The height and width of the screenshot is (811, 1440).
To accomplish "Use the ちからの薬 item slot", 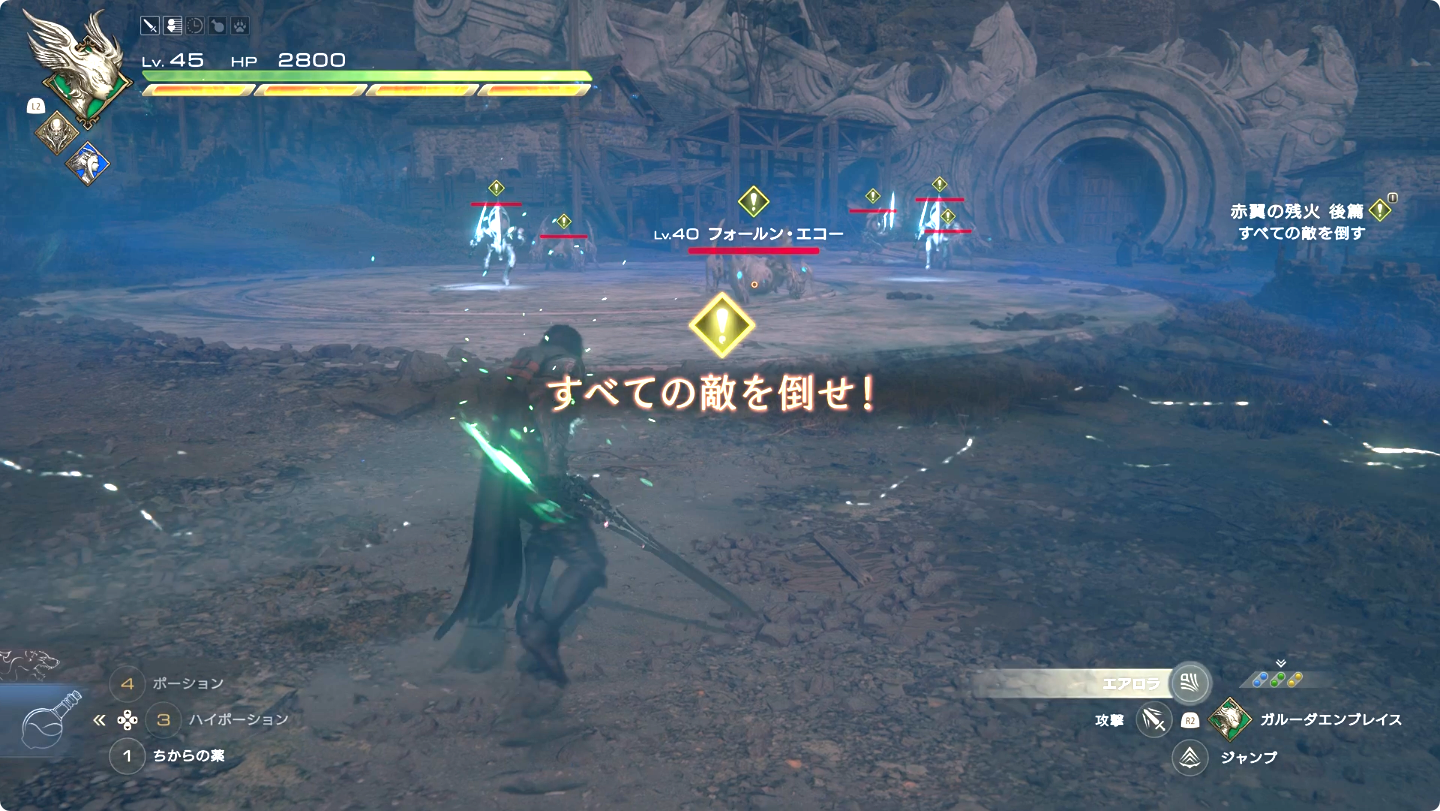I will 127,756.
